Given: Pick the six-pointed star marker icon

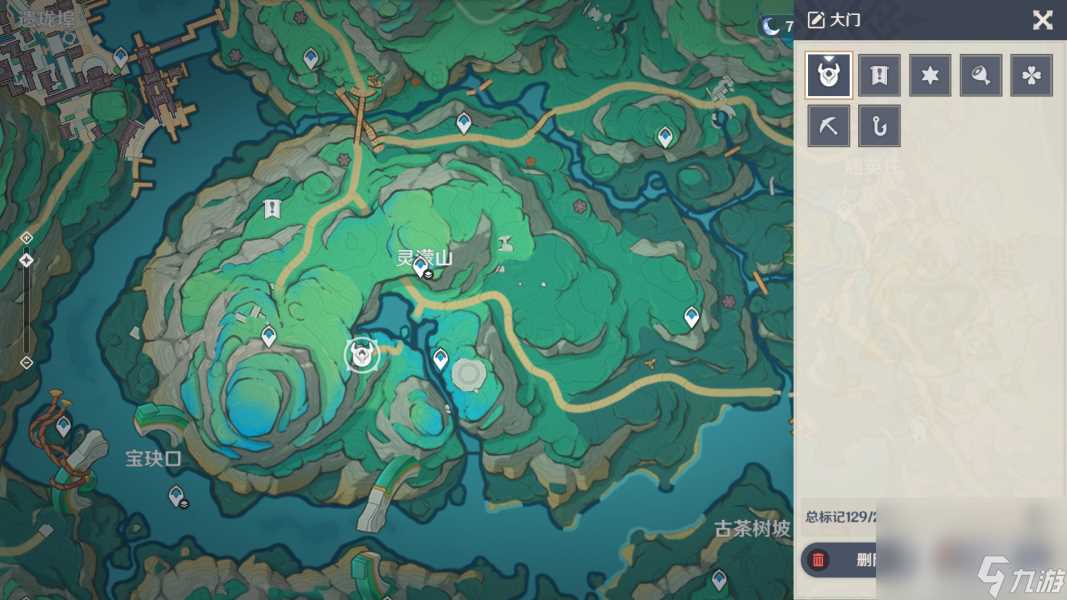Looking at the screenshot, I should [930, 75].
